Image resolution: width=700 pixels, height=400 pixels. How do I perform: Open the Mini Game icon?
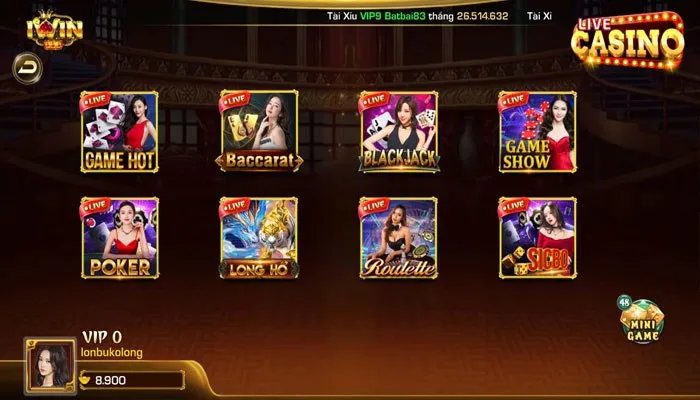[640, 322]
